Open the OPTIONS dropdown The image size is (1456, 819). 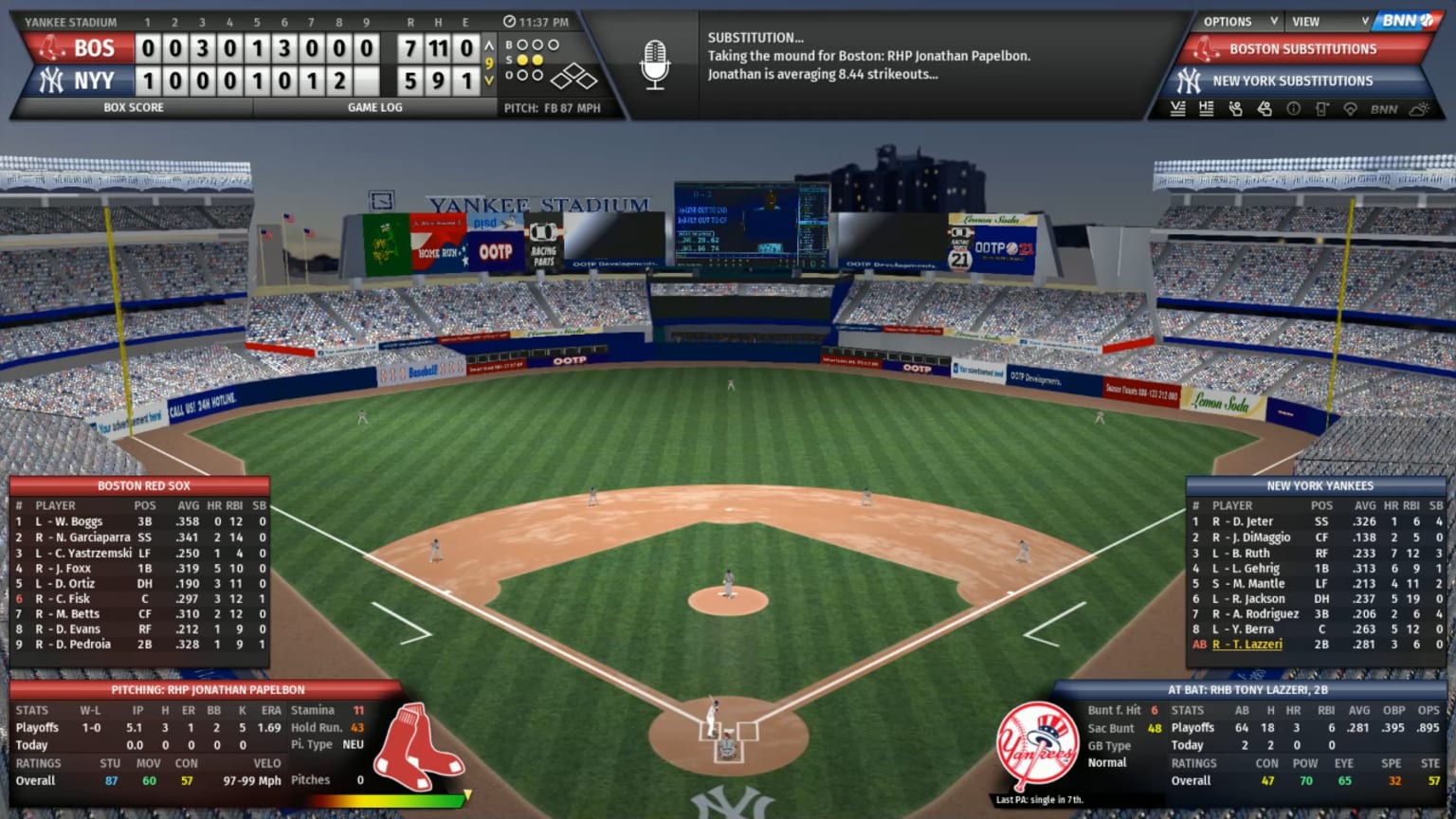click(1227, 20)
